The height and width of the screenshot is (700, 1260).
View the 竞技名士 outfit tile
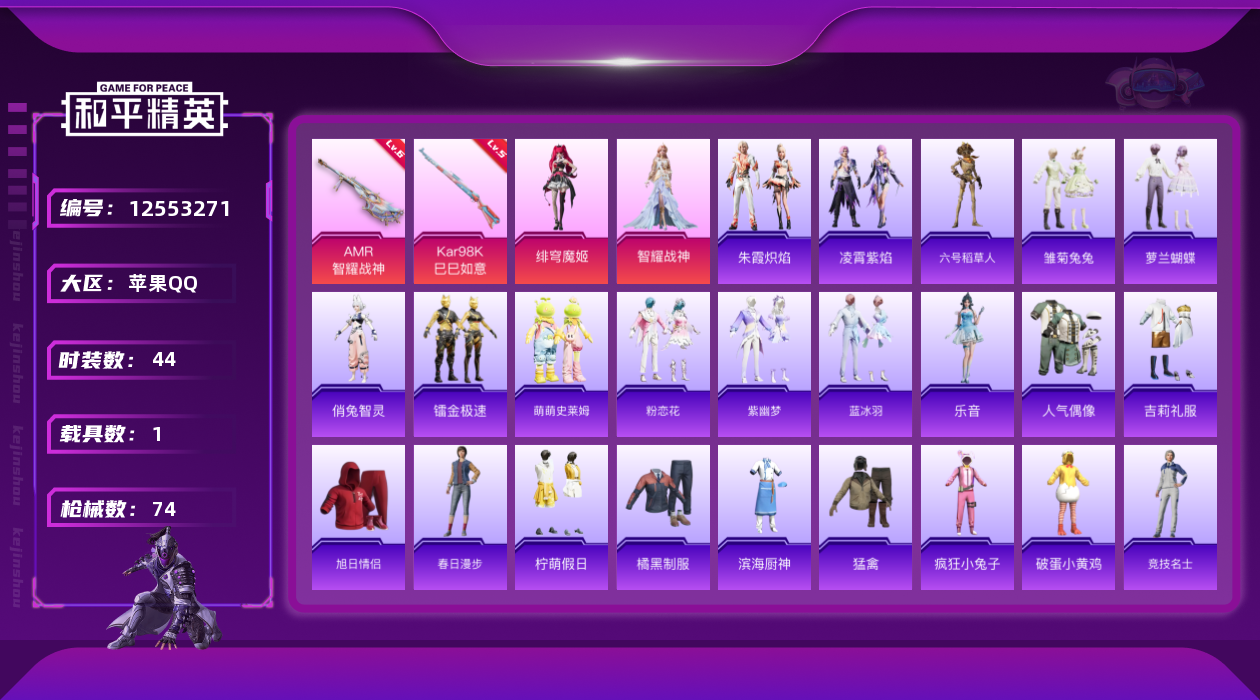coord(1170,516)
